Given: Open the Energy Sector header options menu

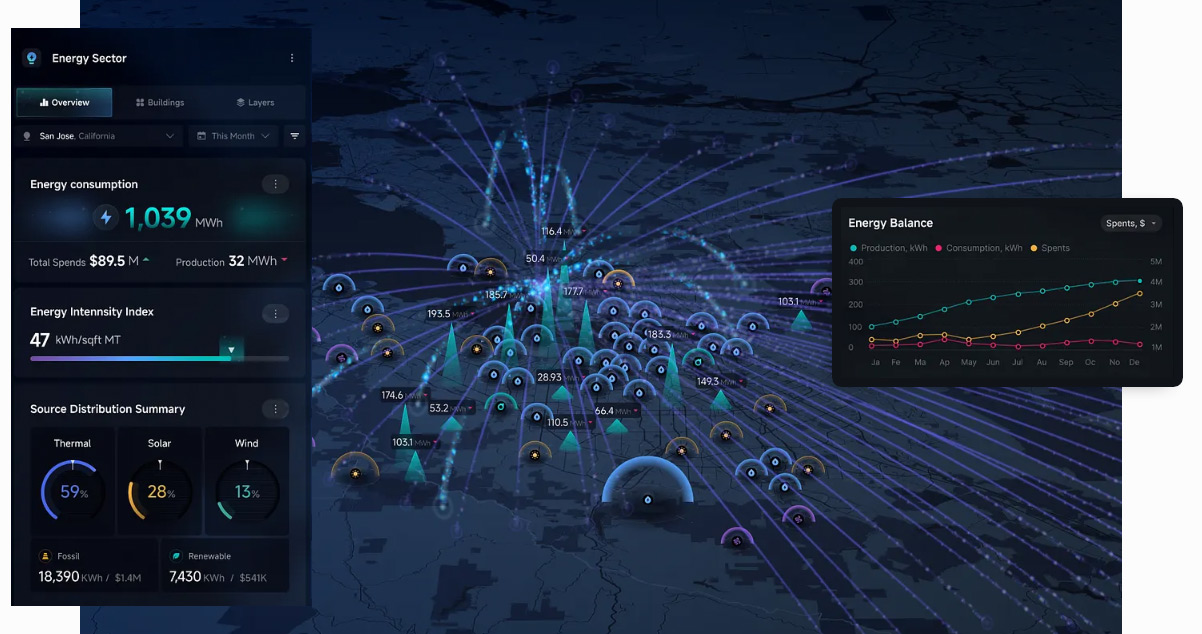Looking at the screenshot, I should click(292, 58).
